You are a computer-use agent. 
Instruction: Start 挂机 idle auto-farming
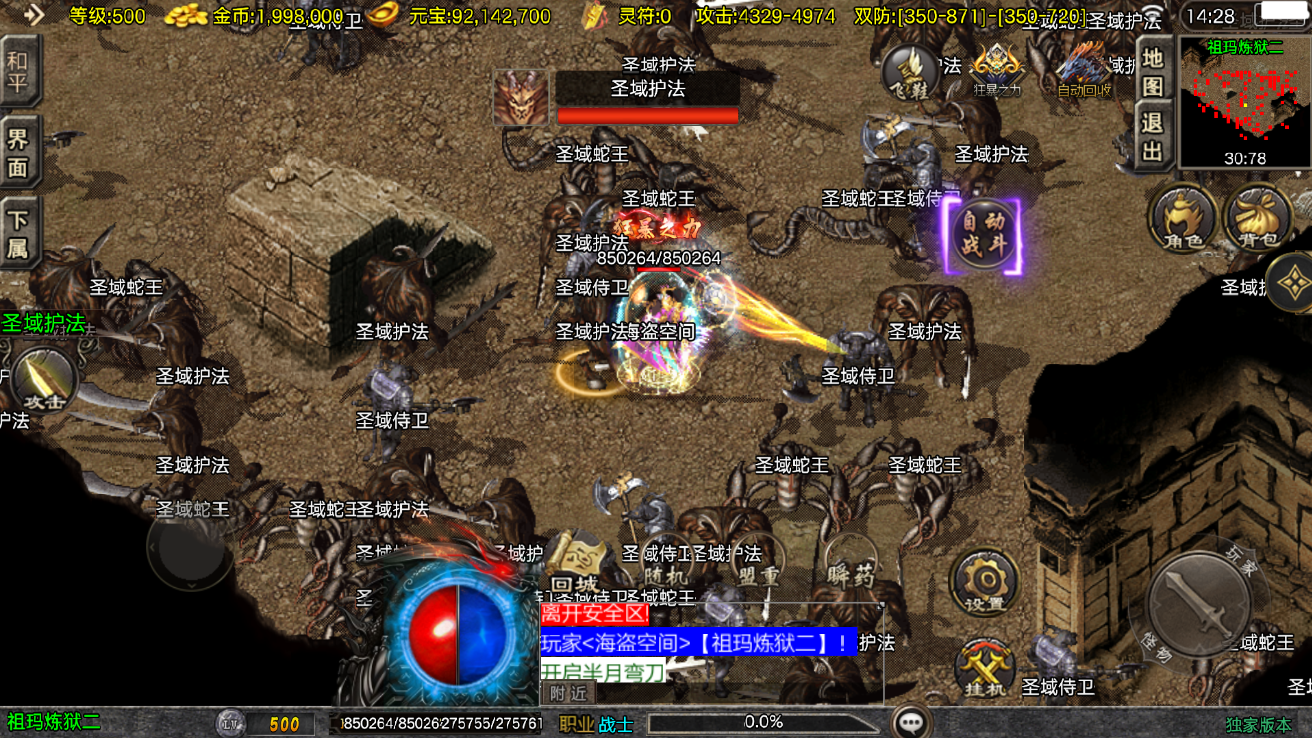985,667
